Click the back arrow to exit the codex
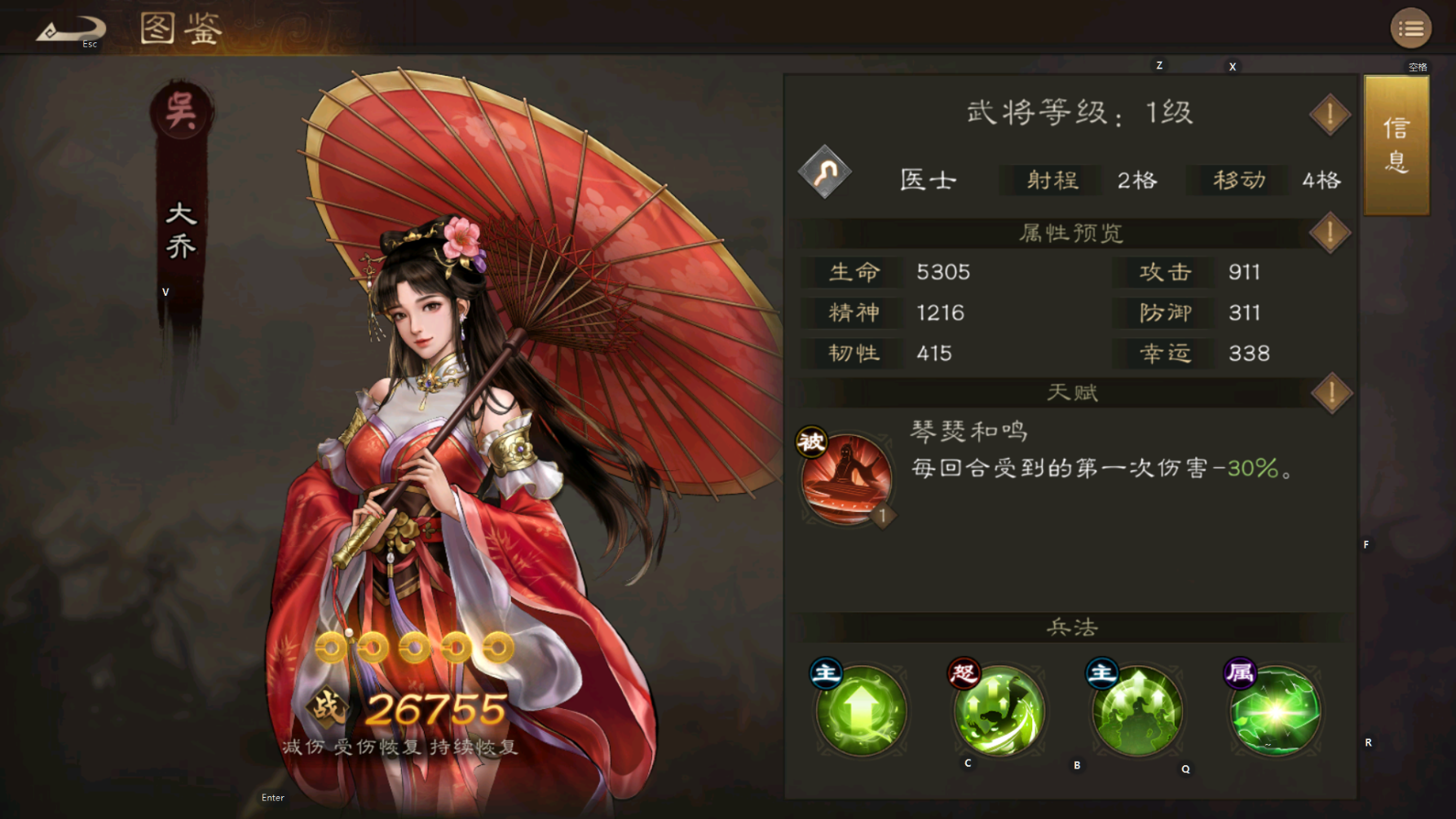The width and height of the screenshot is (1456, 819). click(72, 27)
